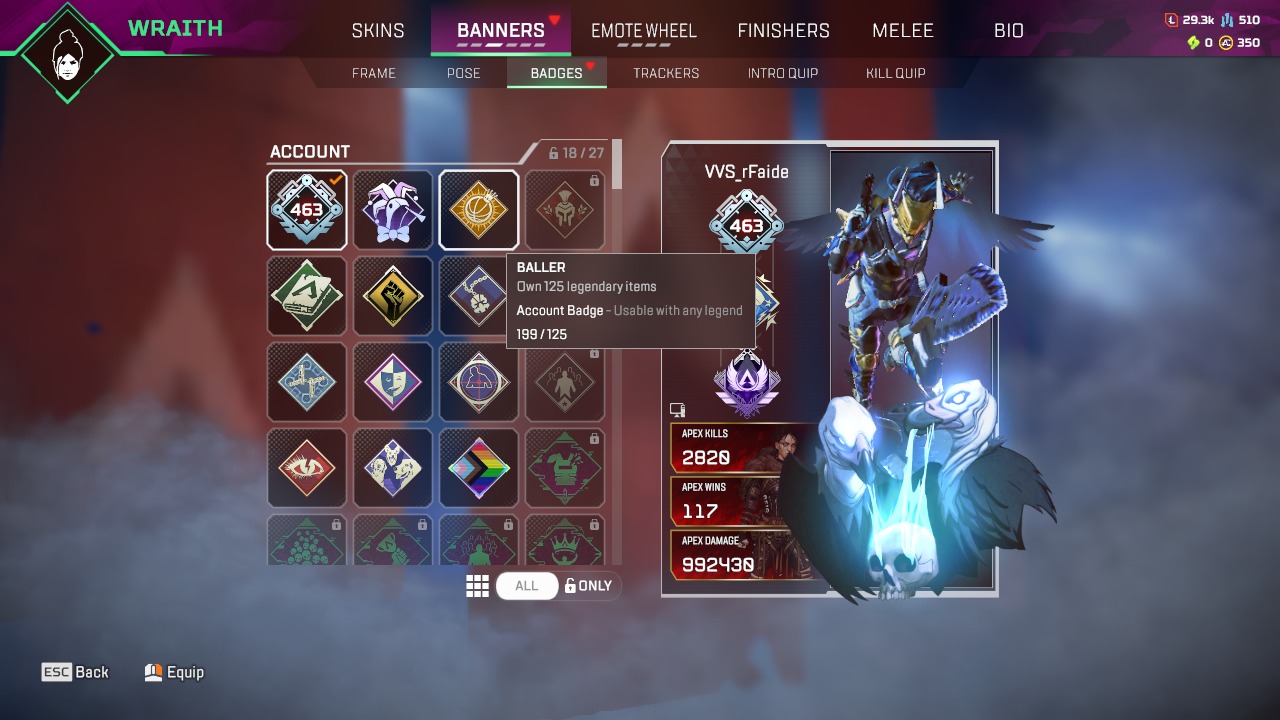Click the grid view icon beside the ALL filter
The height and width of the screenshot is (720, 1280).
point(478,585)
